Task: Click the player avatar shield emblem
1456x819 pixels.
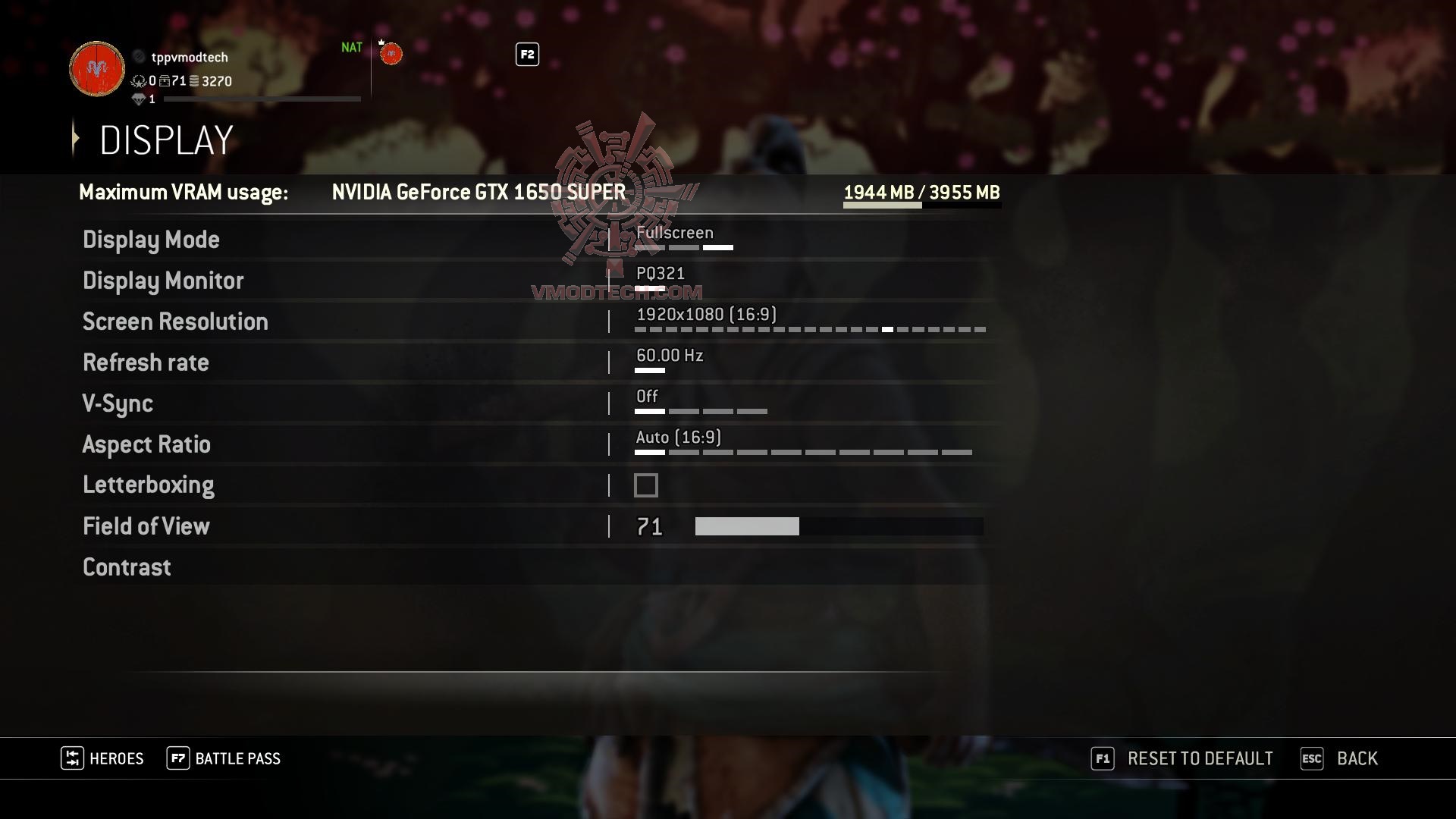Action: (96, 69)
